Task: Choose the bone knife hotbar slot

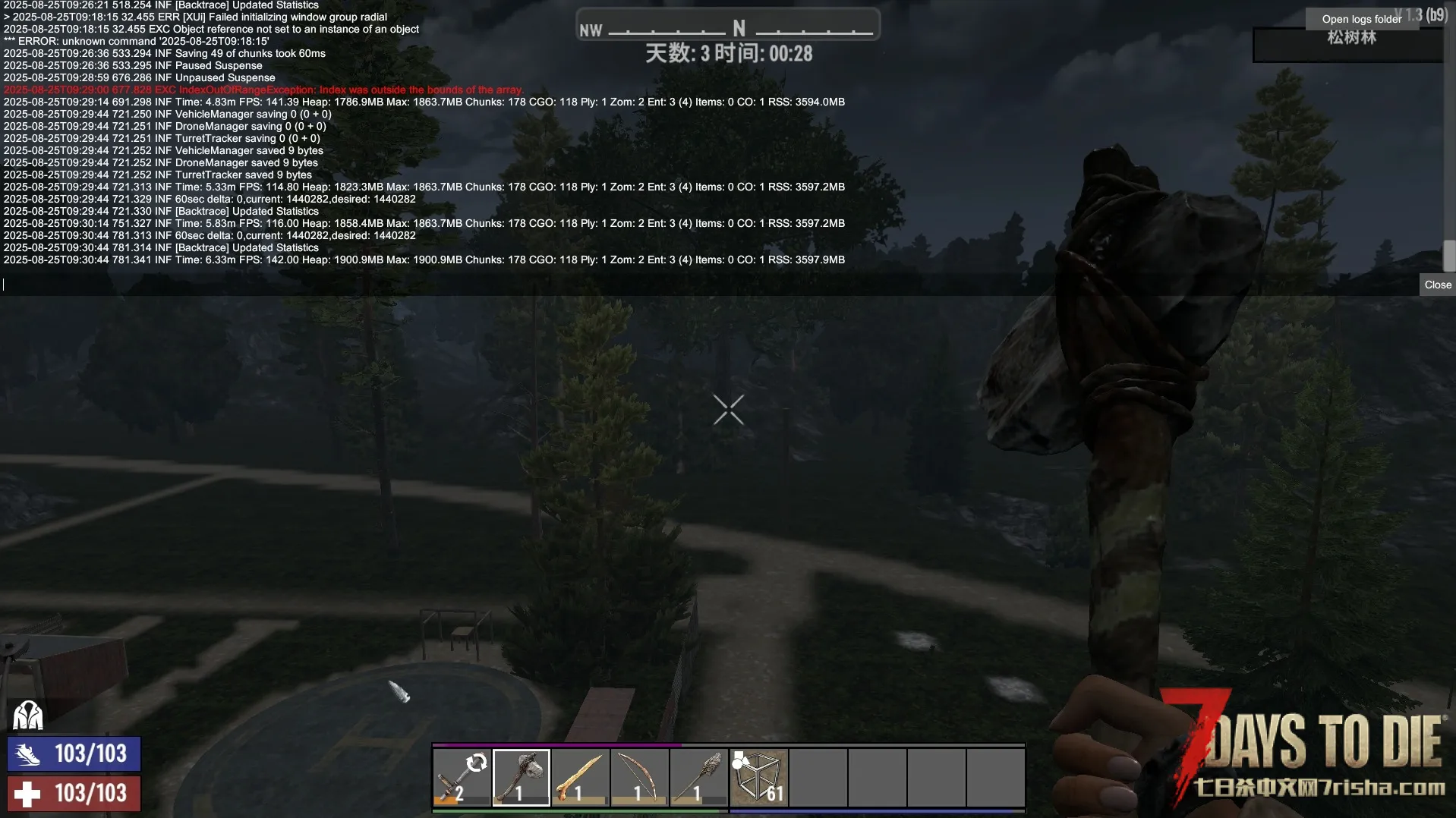Action: [580, 777]
